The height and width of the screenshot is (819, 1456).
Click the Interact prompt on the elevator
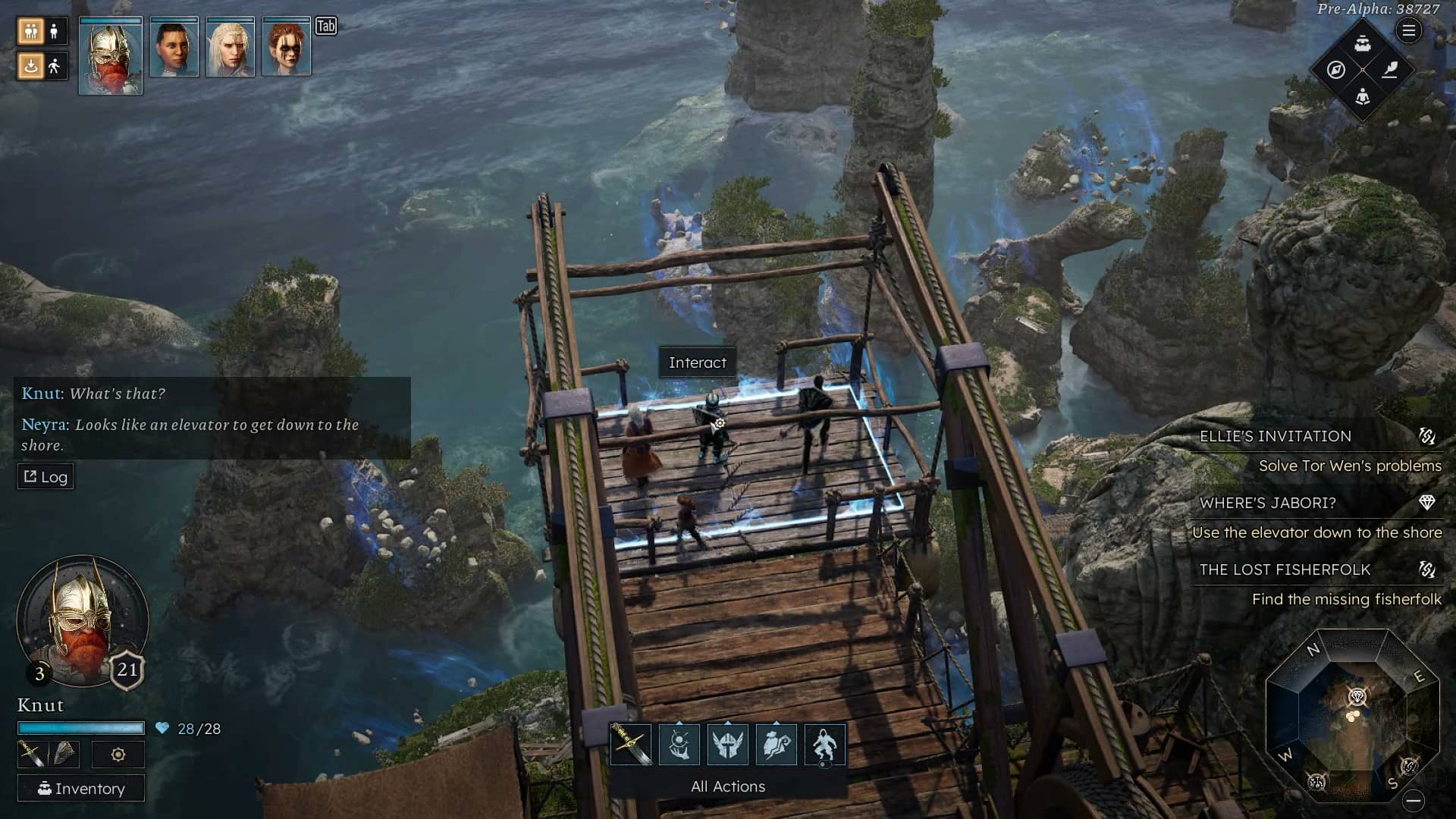[698, 362]
